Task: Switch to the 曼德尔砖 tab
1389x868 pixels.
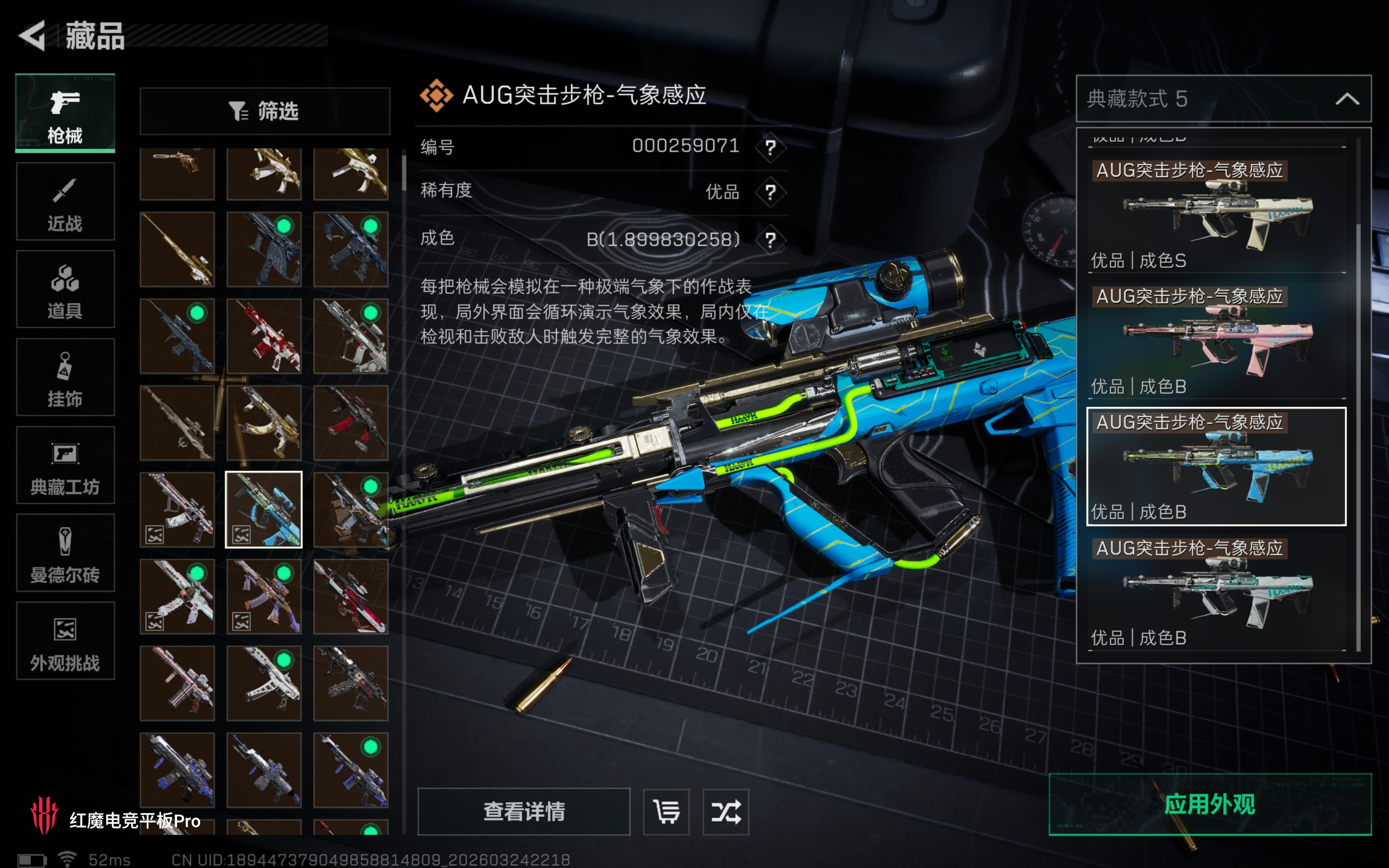Action: [65, 554]
